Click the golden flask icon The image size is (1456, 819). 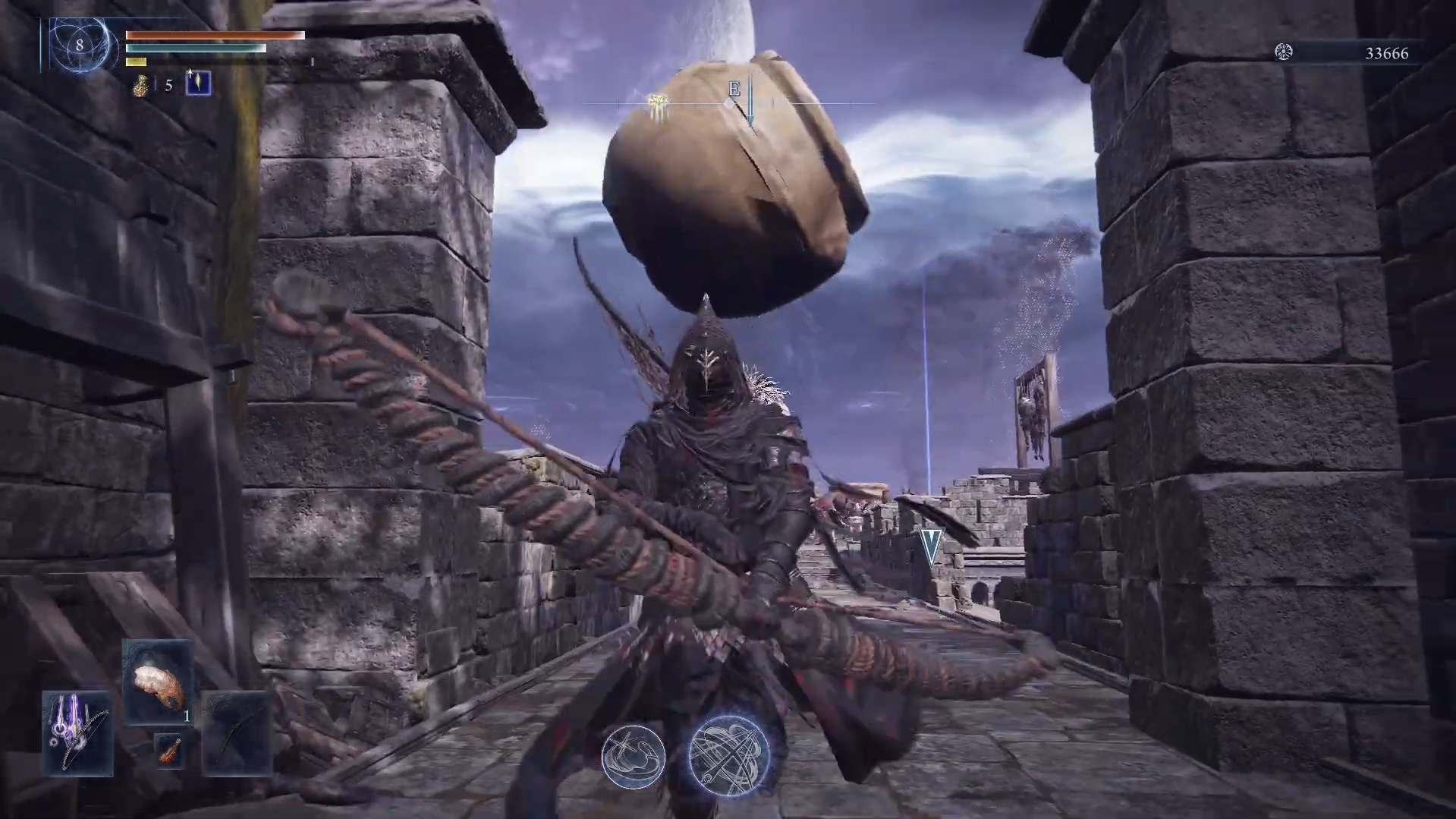(x=140, y=84)
